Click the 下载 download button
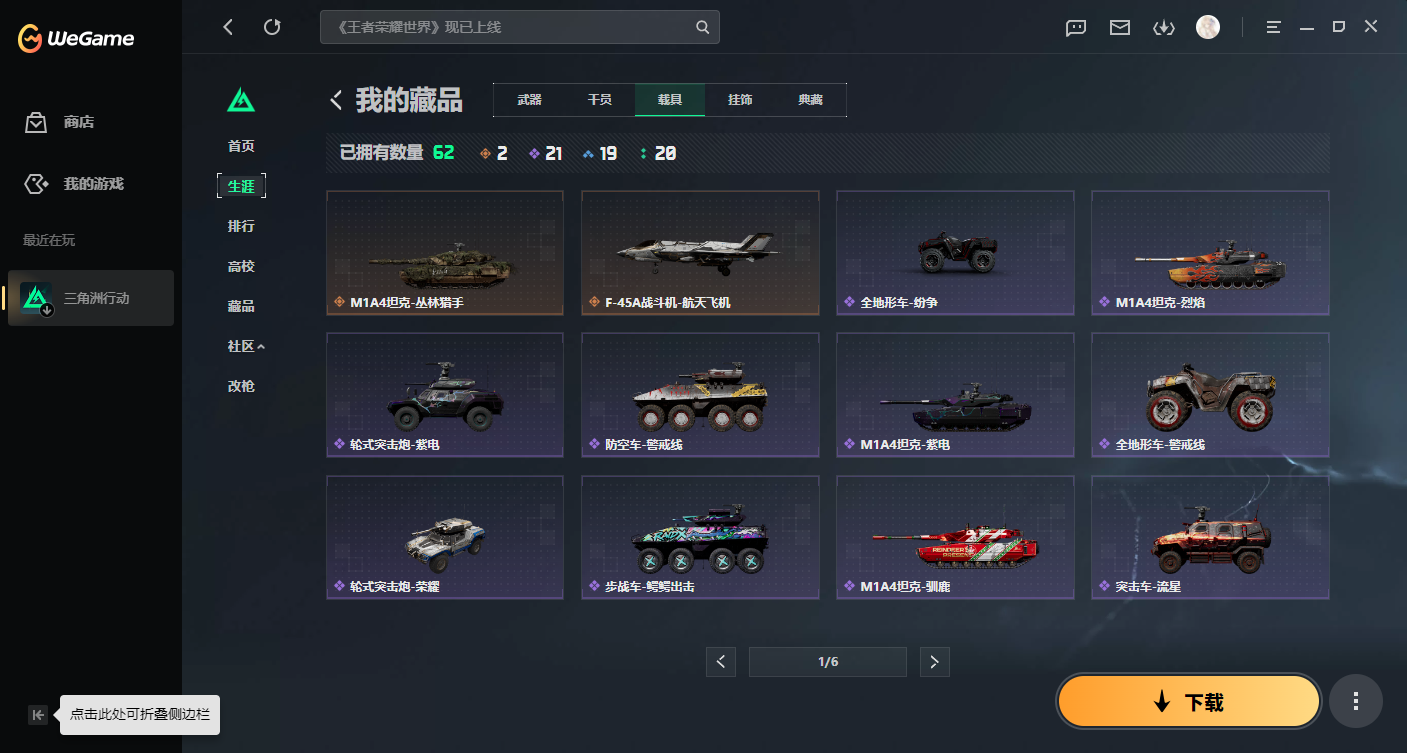 (x=1188, y=701)
